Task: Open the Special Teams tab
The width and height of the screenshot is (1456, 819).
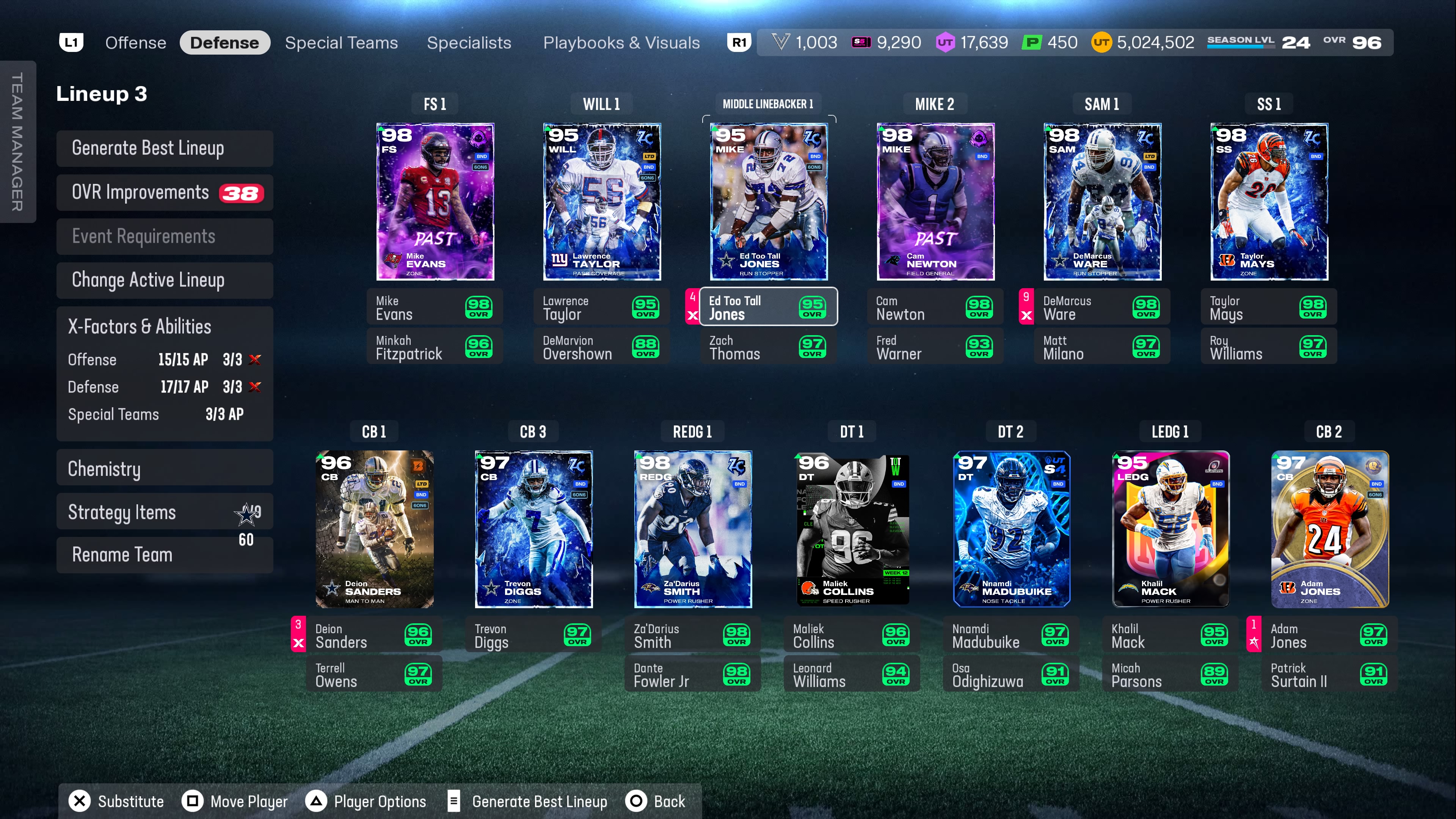Action: click(341, 43)
